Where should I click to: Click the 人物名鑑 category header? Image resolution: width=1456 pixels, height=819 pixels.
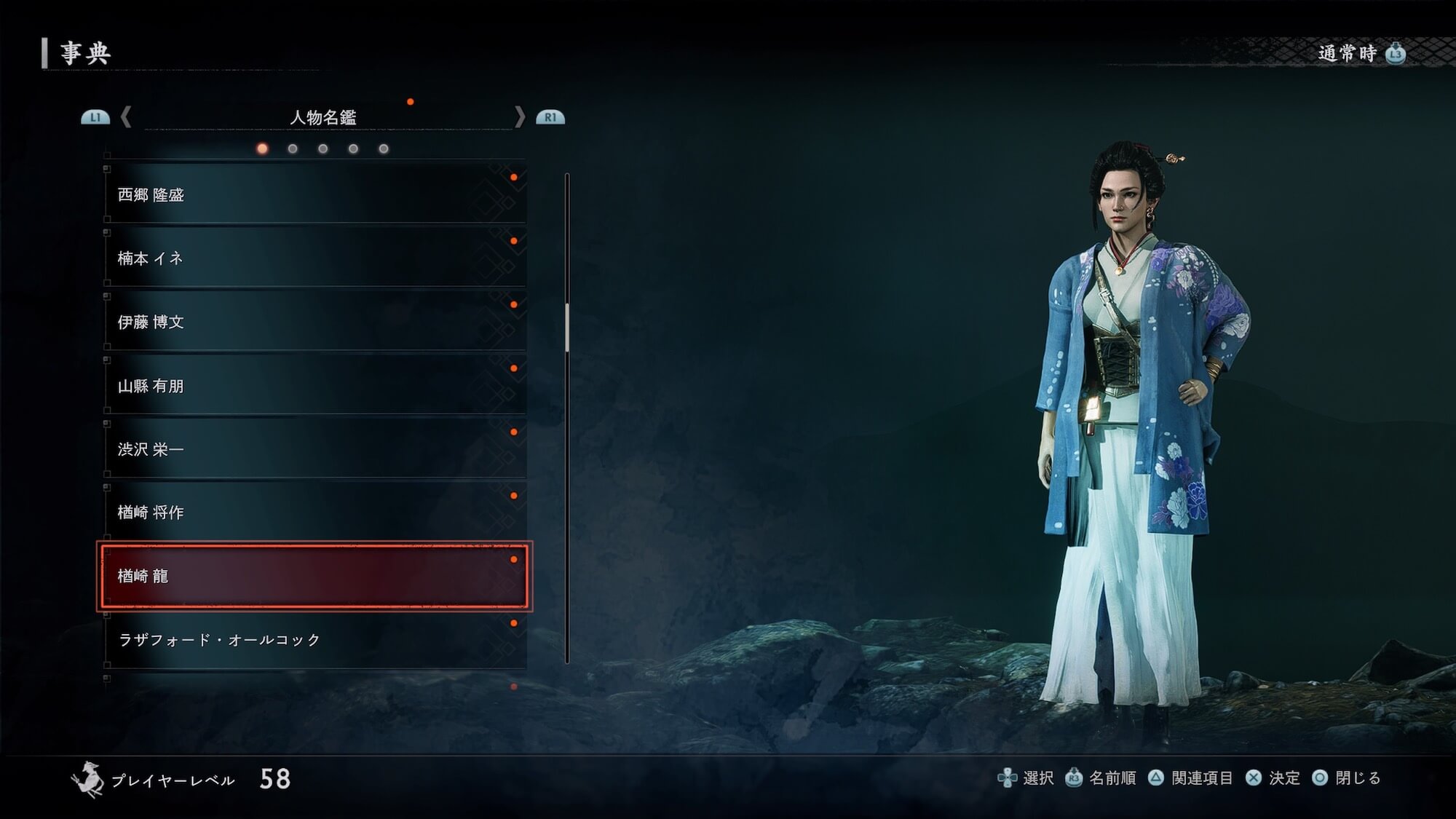click(323, 117)
